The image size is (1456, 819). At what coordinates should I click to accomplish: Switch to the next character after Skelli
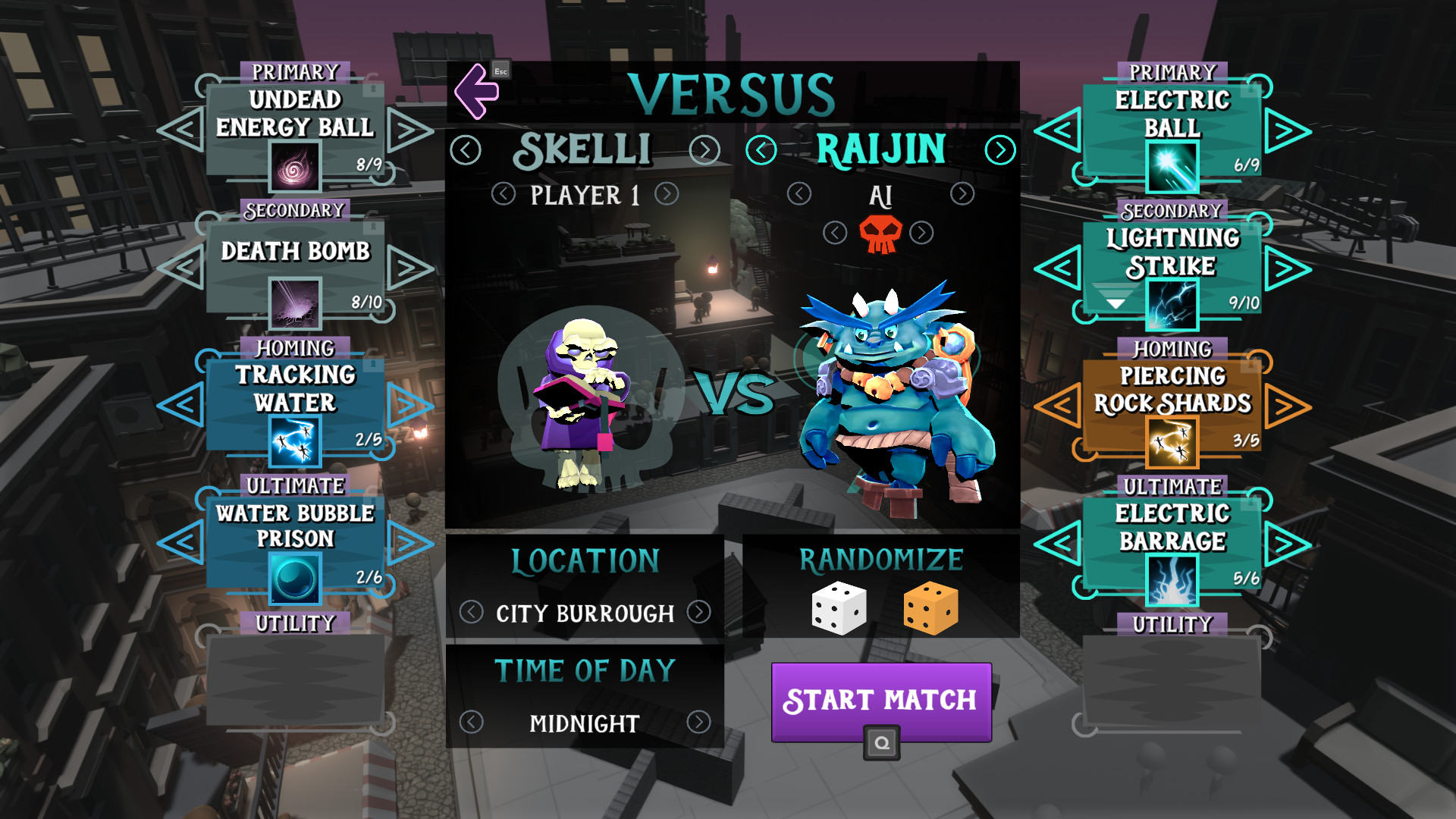(704, 150)
